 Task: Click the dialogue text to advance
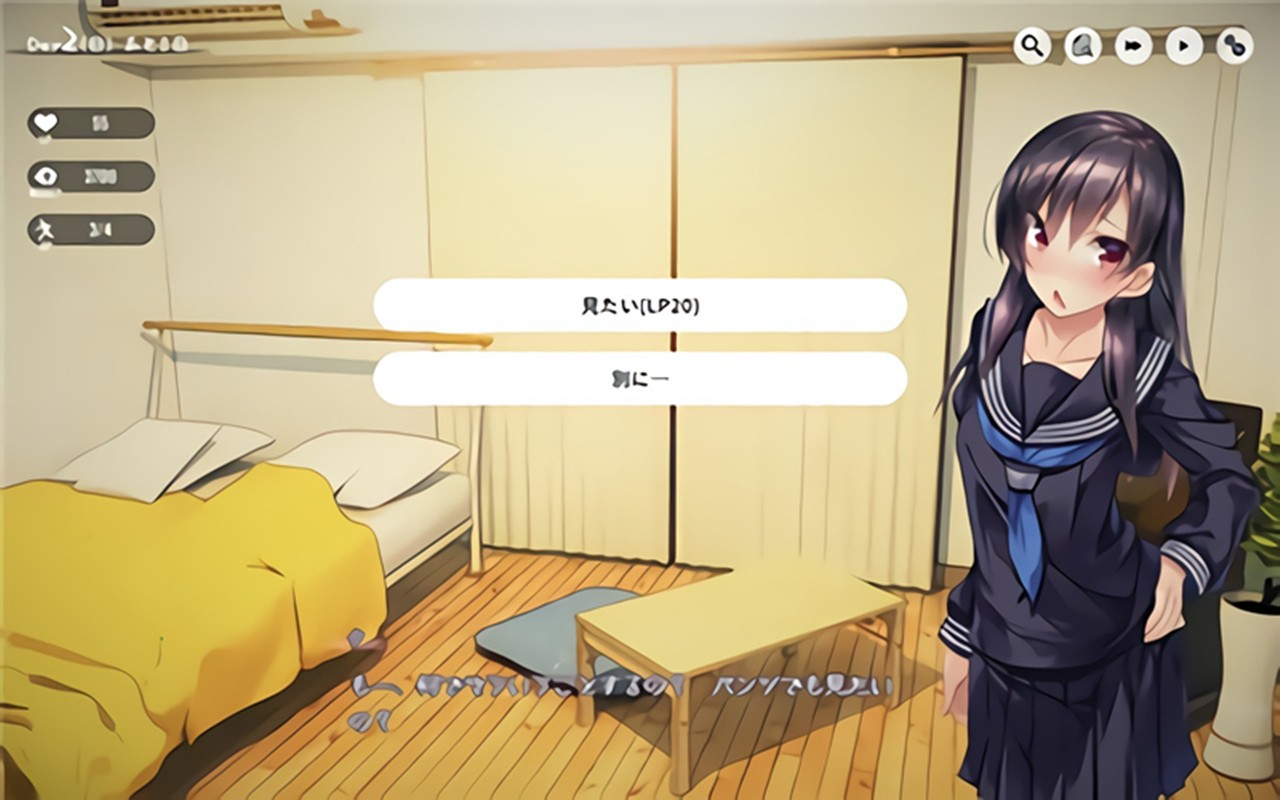click(650, 686)
